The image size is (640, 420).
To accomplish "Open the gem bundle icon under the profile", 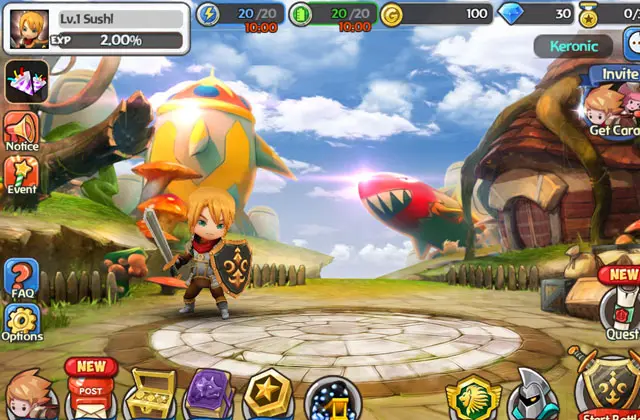I will tap(26, 81).
